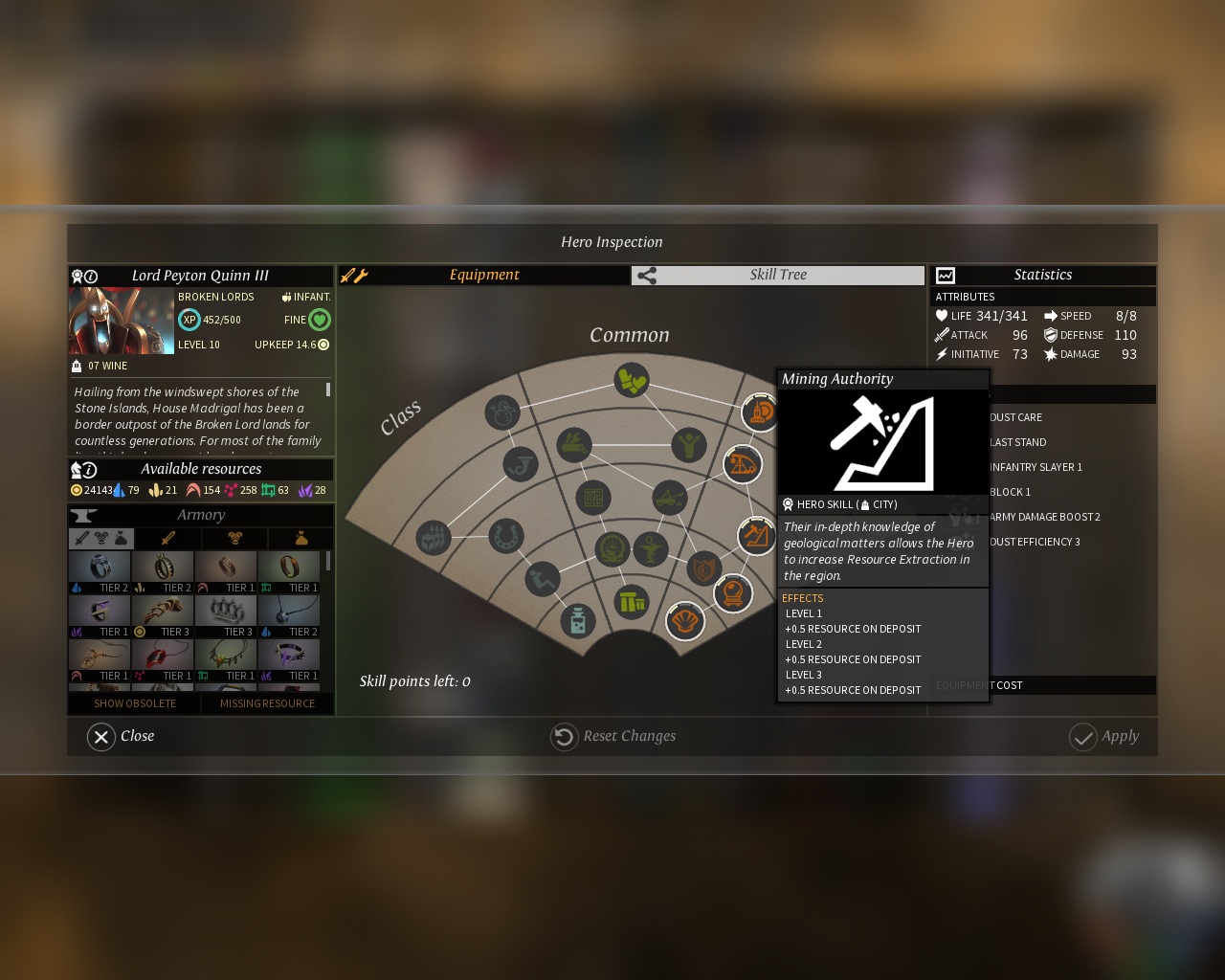Click the caduceus healing skill icon
Image resolution: width=1225 pixels, height=980 pixels.
[650, 548]
